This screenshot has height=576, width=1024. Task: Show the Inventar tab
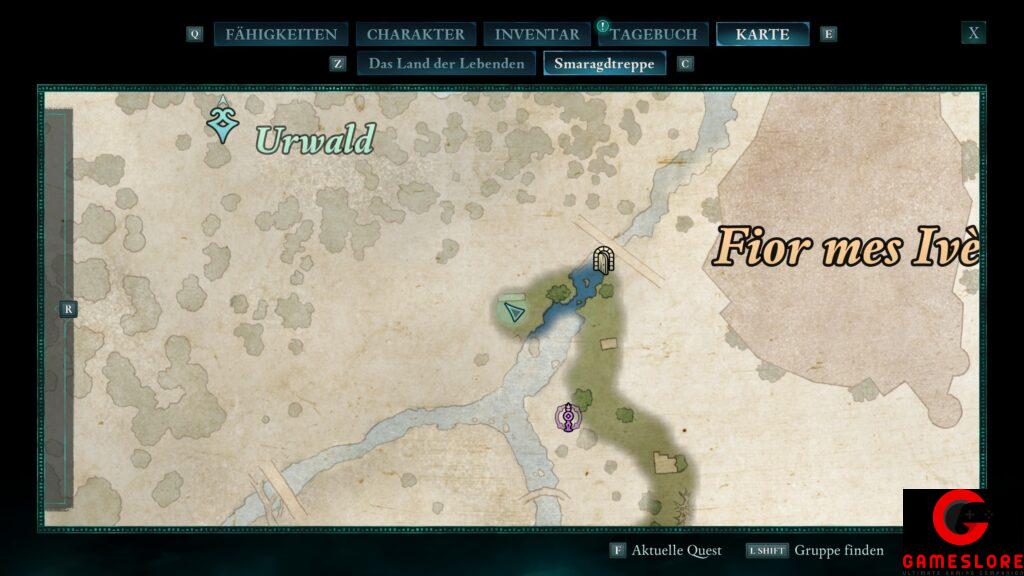coord(537,34)
